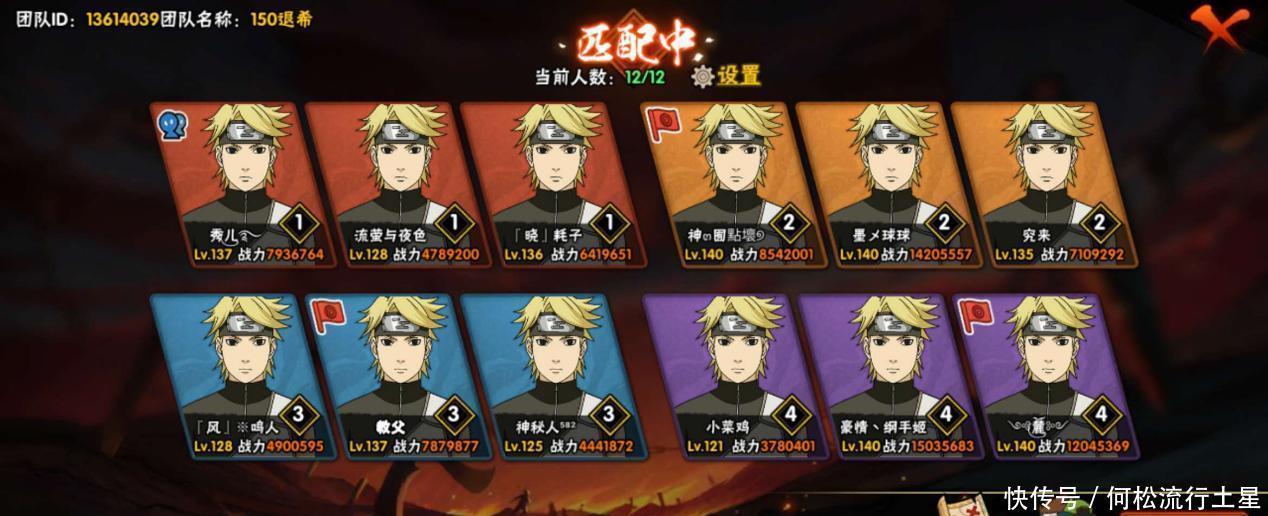Close the matchmaking screen with the X
Image resolution: width=1268 pixels, height=516 pixels.
pyautogui.click(x=1222, y=28)
